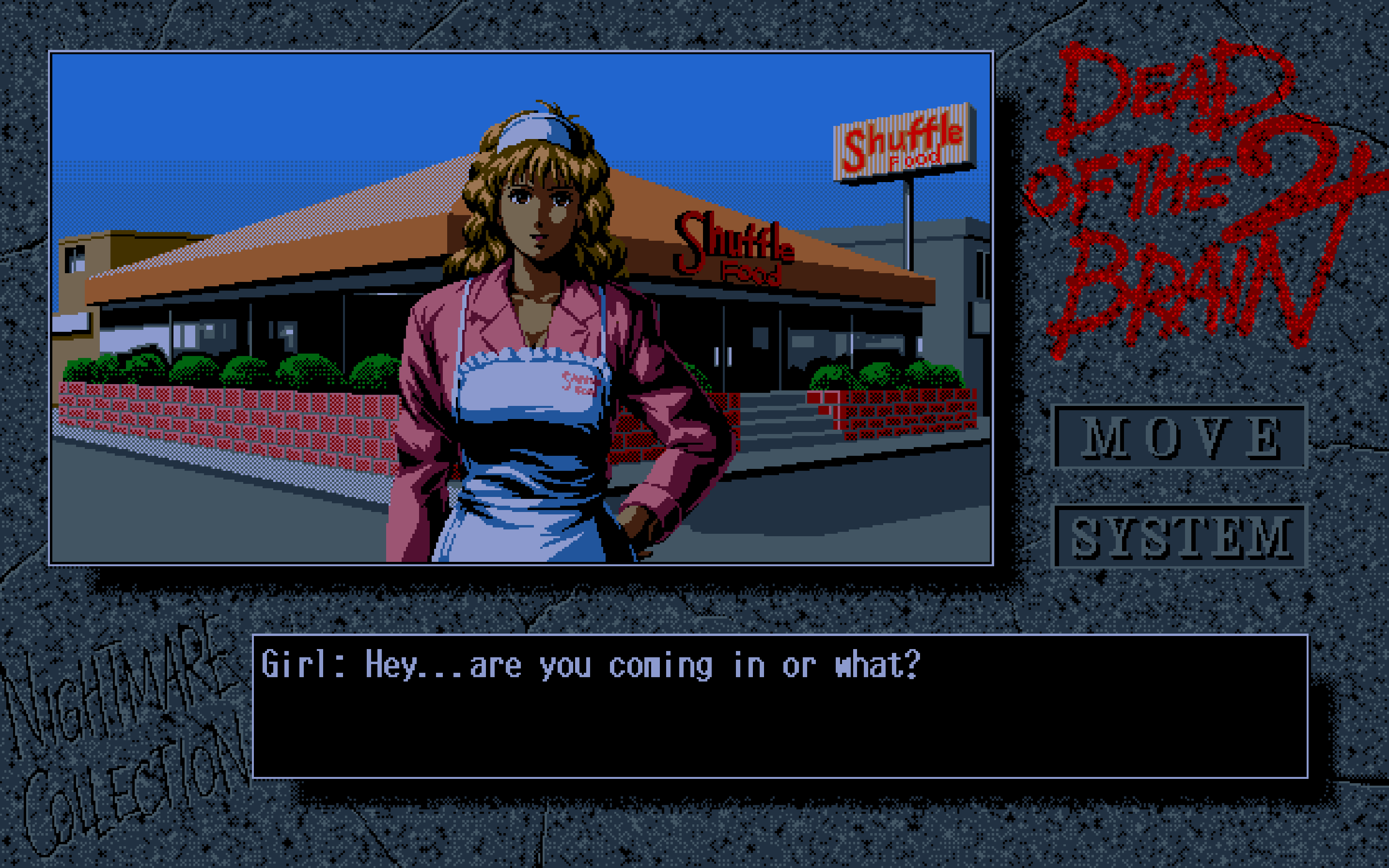
Task: Choose the MOVE command
Action: [x=1180, y=437]
